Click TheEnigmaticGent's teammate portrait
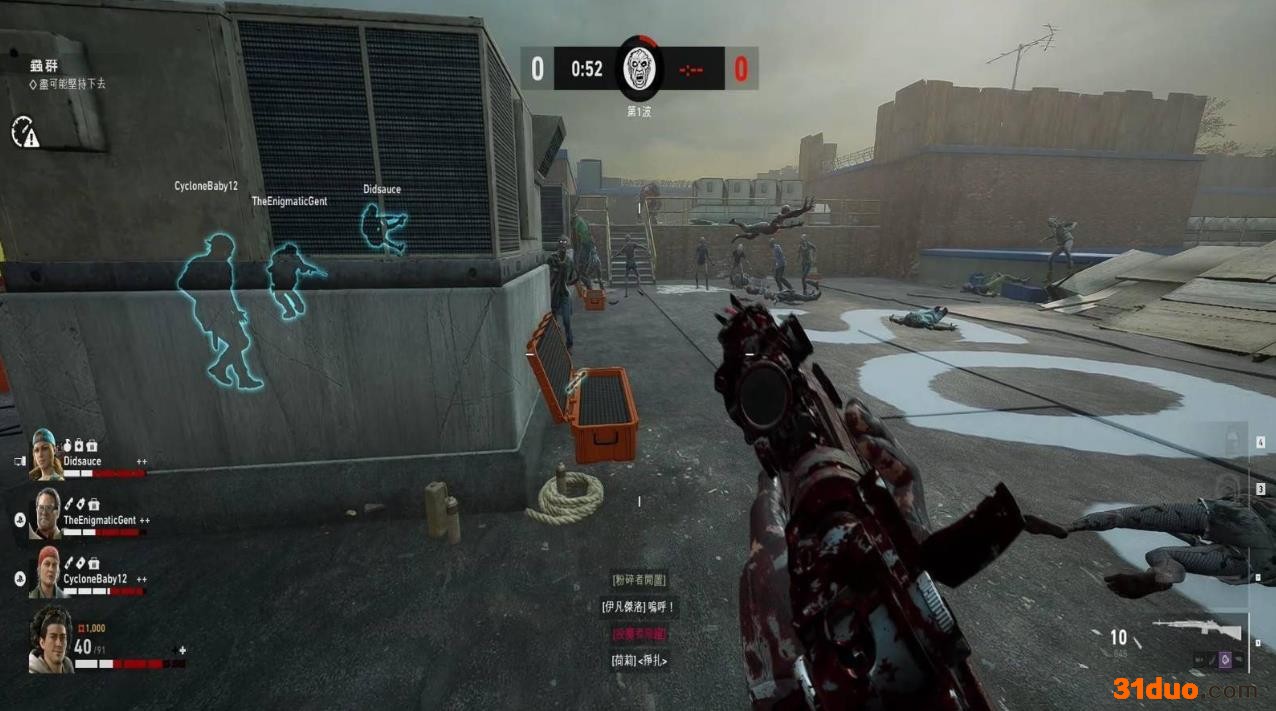The image size is (1276, 711). pyautogui.click(x=46, y=513)
